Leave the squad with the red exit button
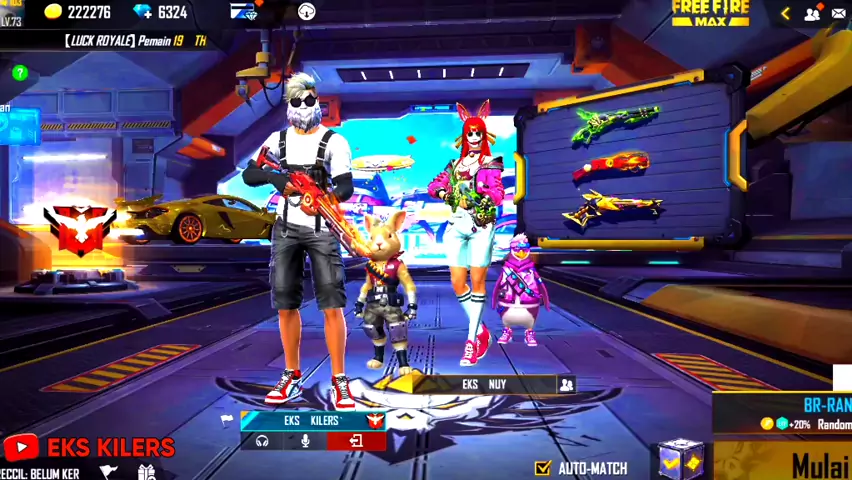 [x=355, y=441]
